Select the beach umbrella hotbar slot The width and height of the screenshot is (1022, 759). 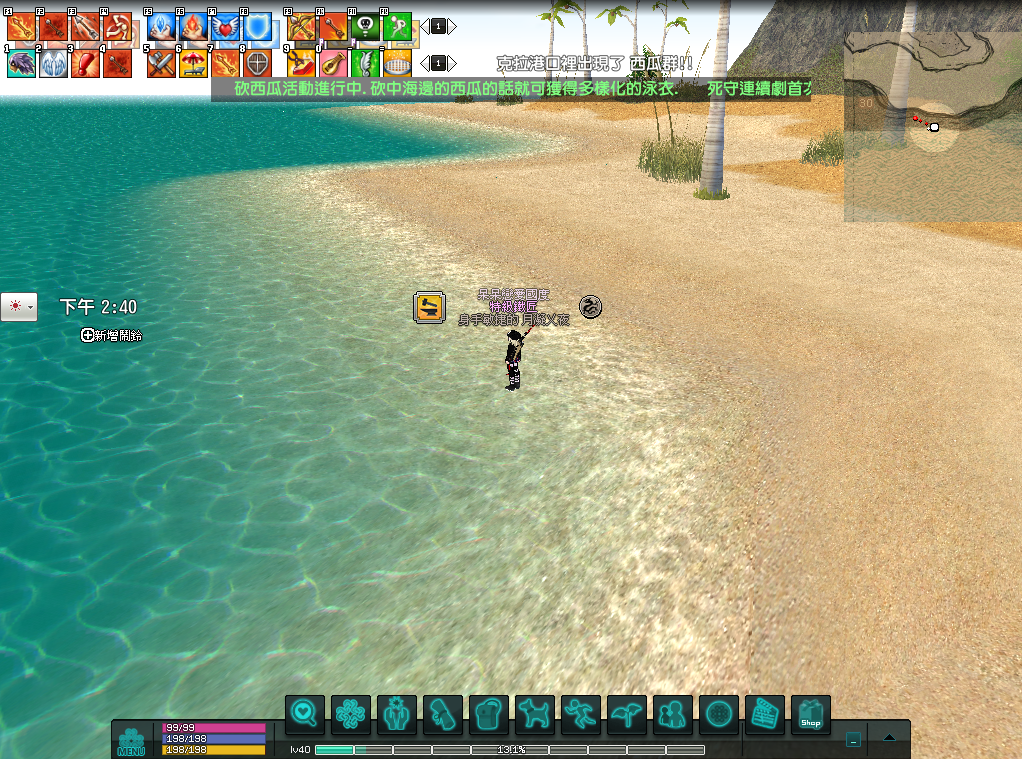click(193, 64)
